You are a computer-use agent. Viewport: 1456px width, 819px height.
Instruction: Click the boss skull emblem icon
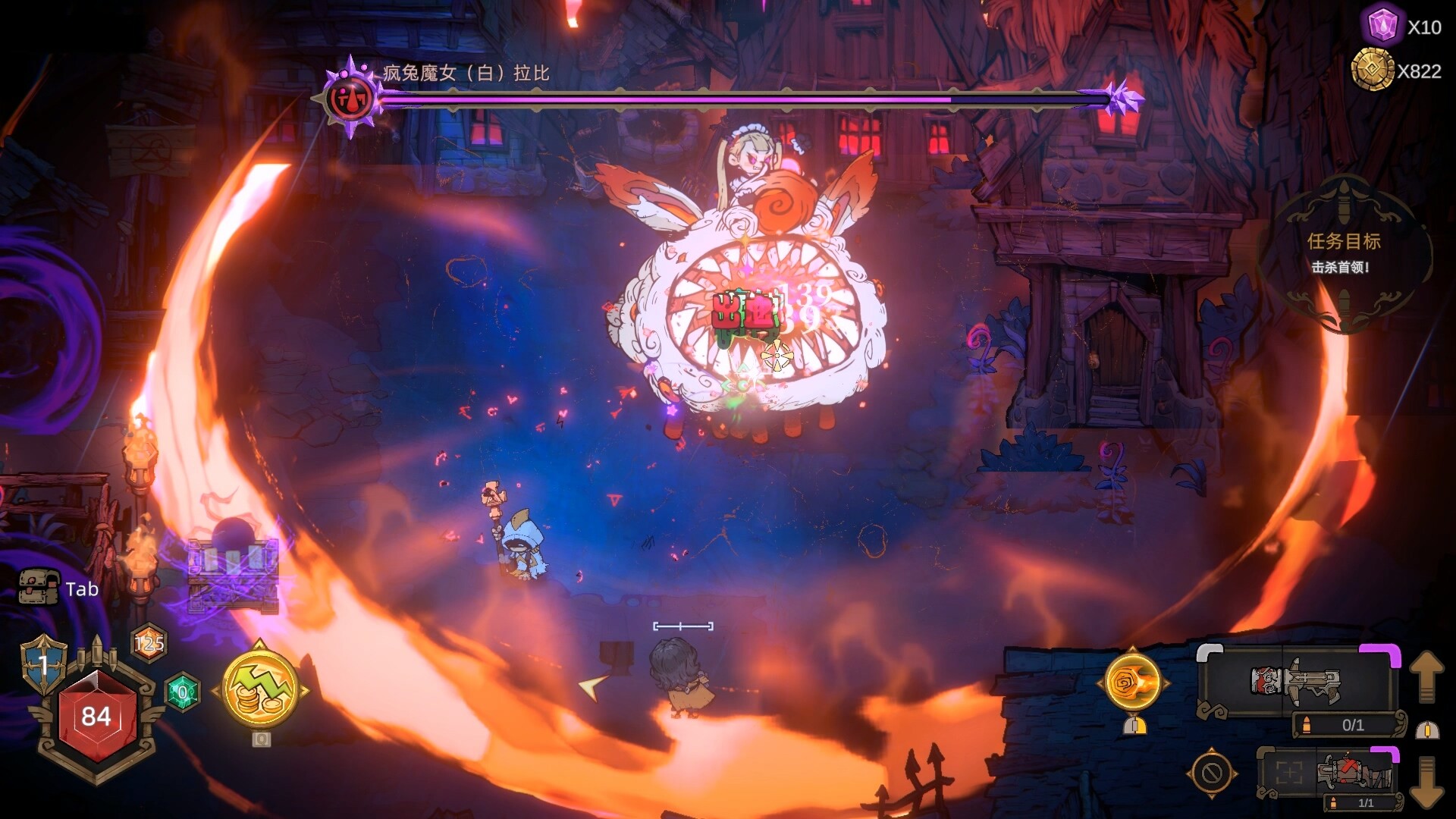[350, 98]
